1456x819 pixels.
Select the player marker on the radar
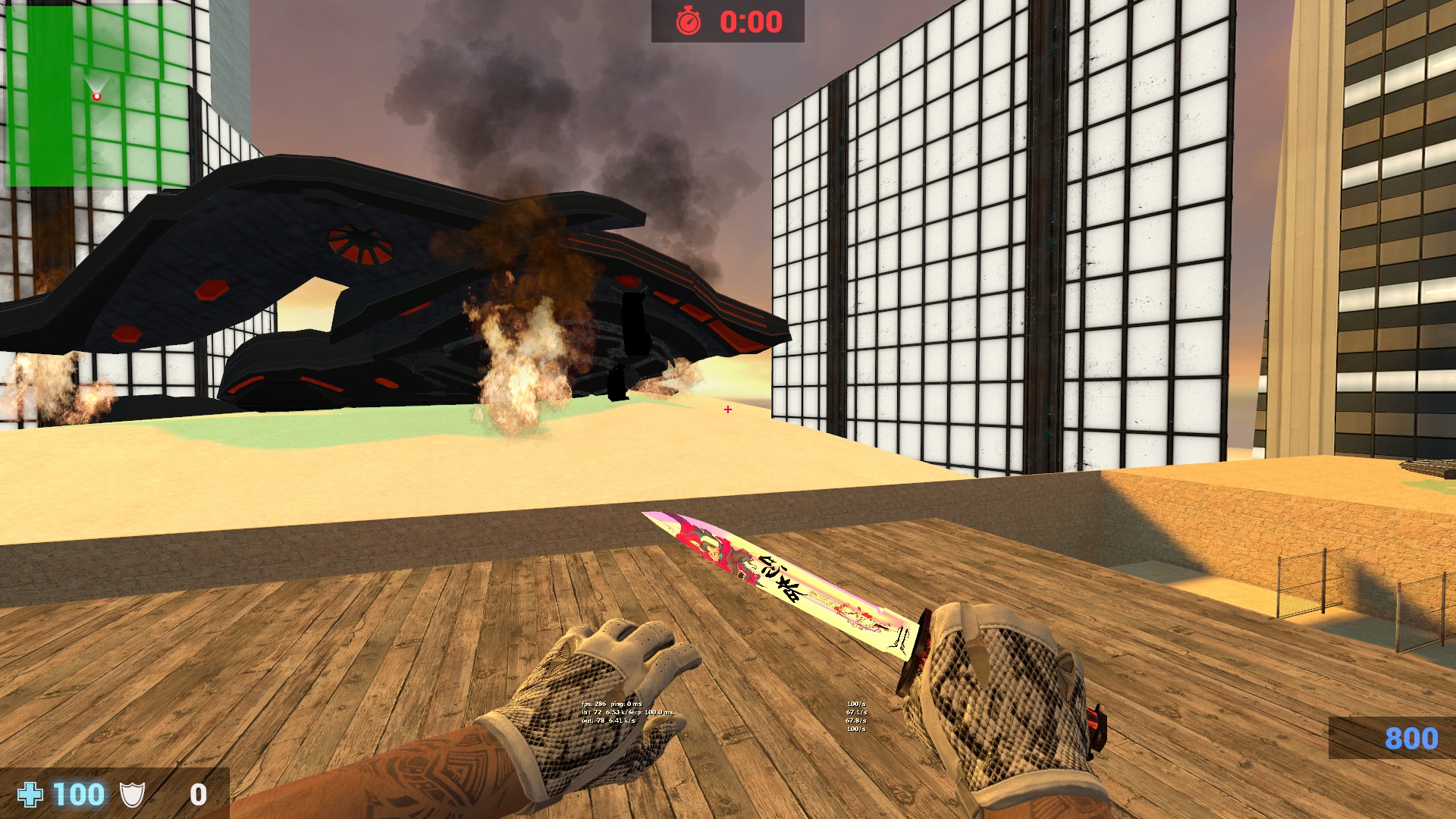[96, 96]
